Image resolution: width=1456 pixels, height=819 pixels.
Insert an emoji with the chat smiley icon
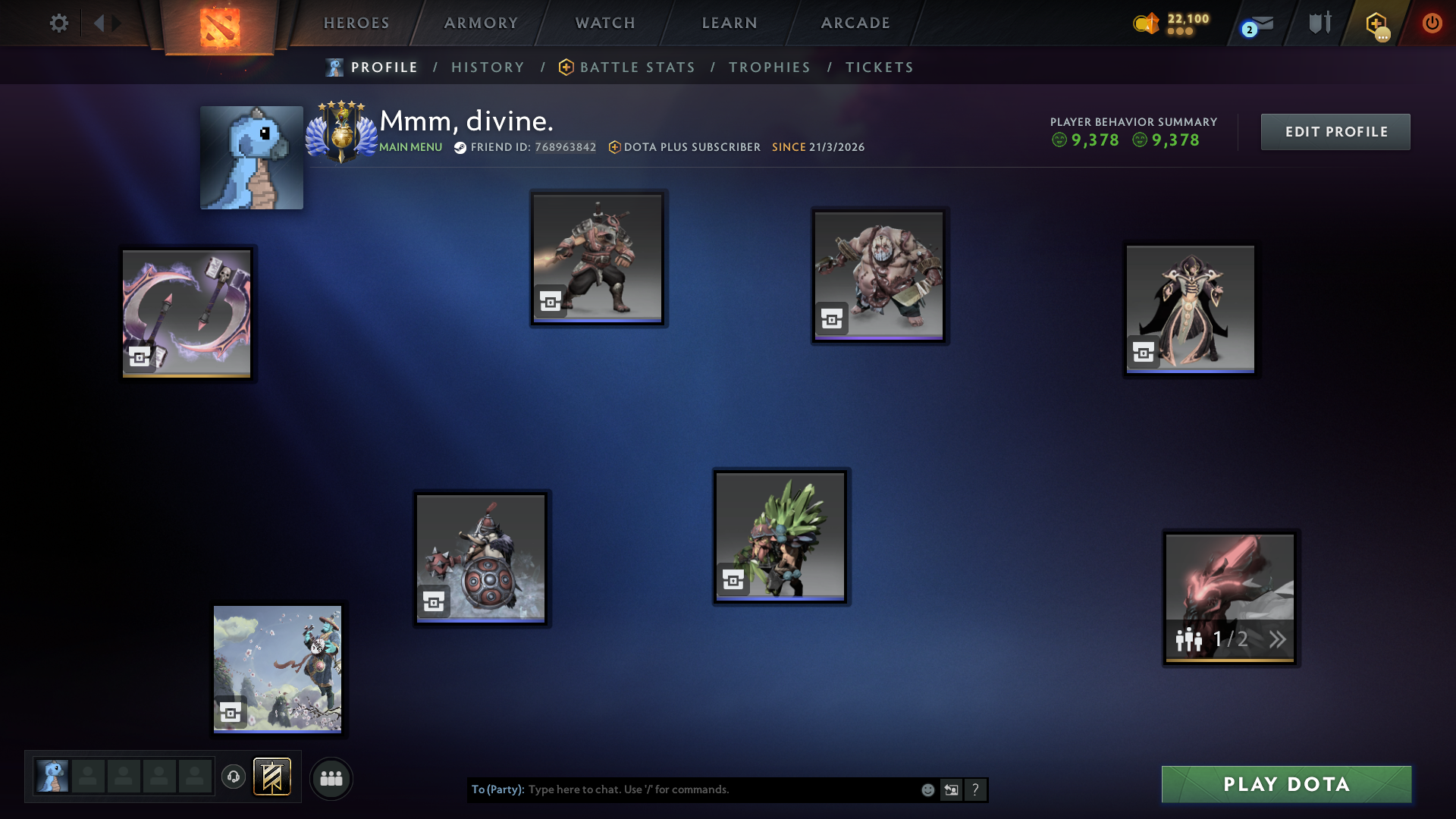pos(927,789)
